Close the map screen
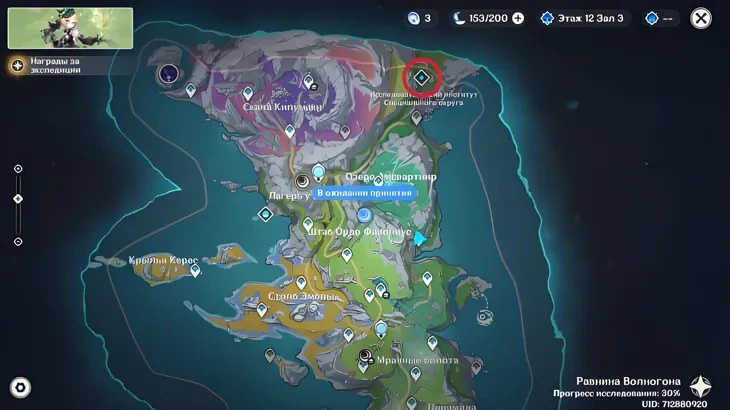The width and height of the screenshot is (730, 410). point(702,18)
